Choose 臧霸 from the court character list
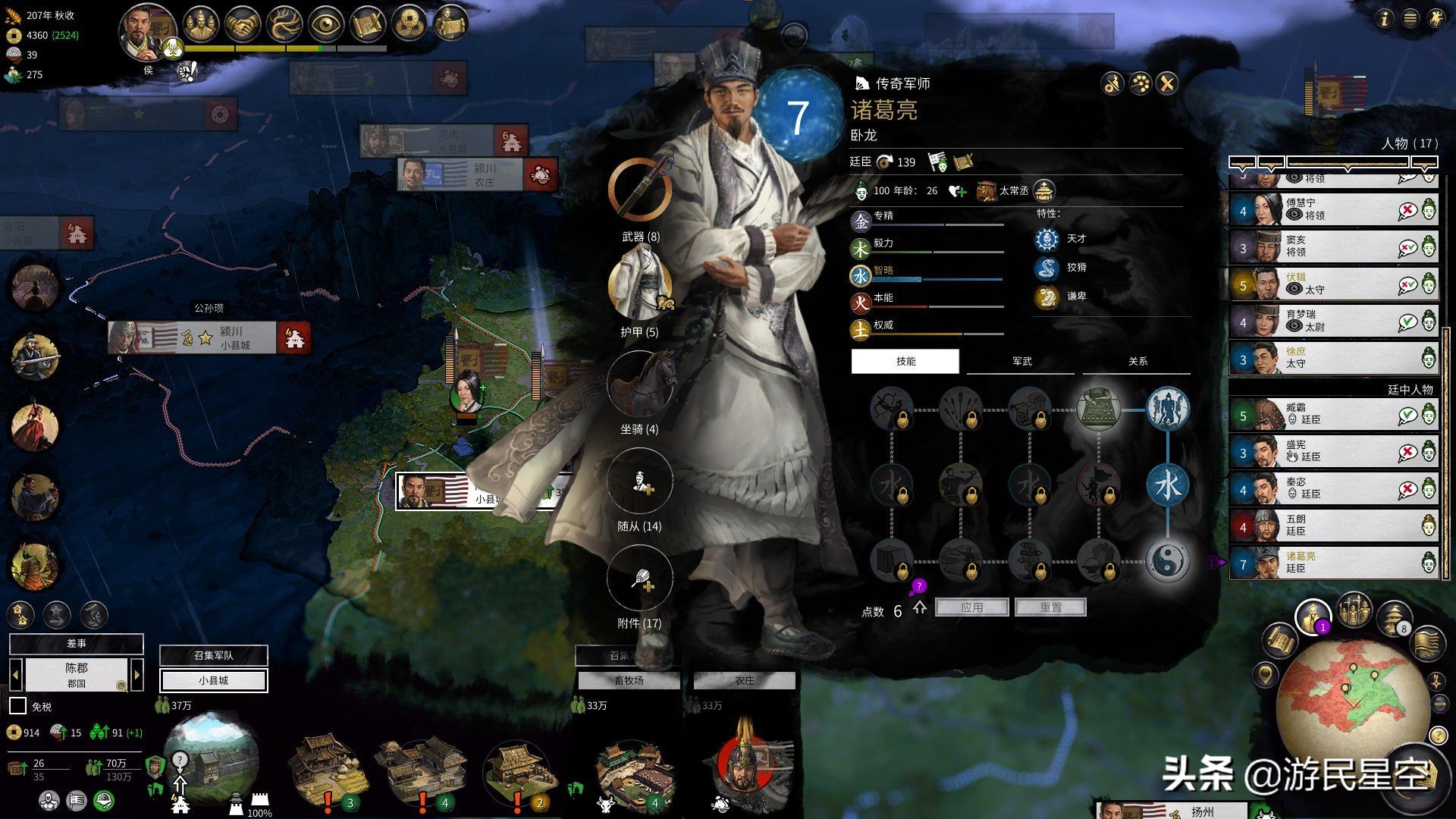The width and height of the screenshot is (1456, 819). pos(1333,414)
